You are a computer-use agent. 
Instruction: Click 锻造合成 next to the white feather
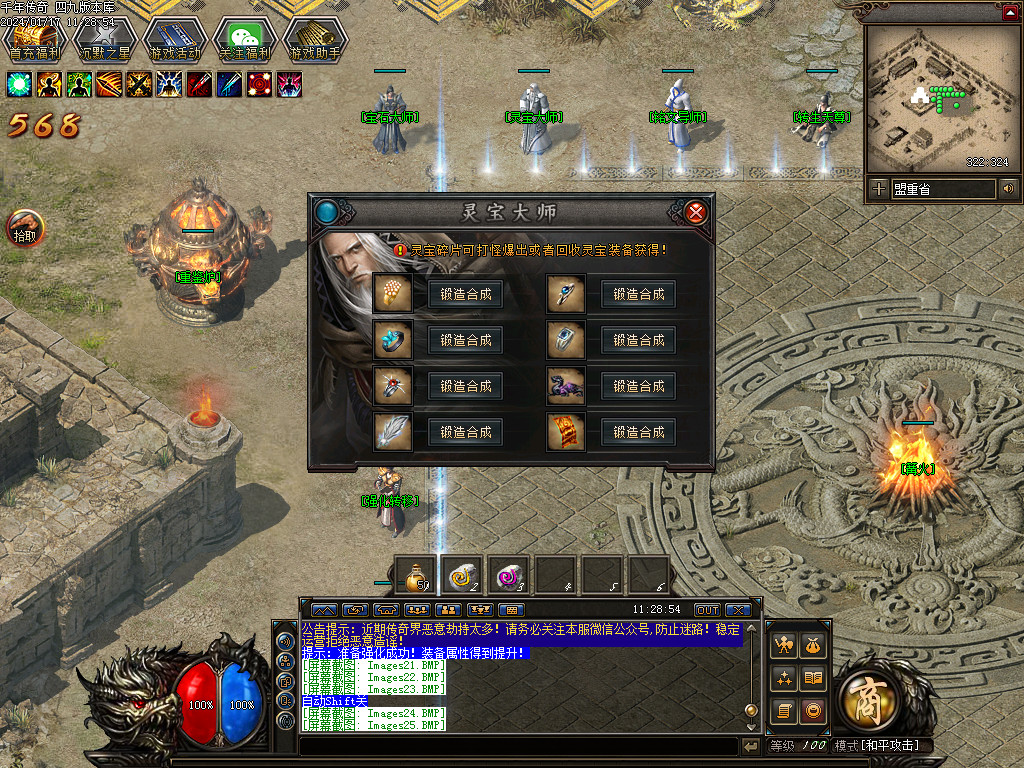pyautogui.click(x=465, y=432)
